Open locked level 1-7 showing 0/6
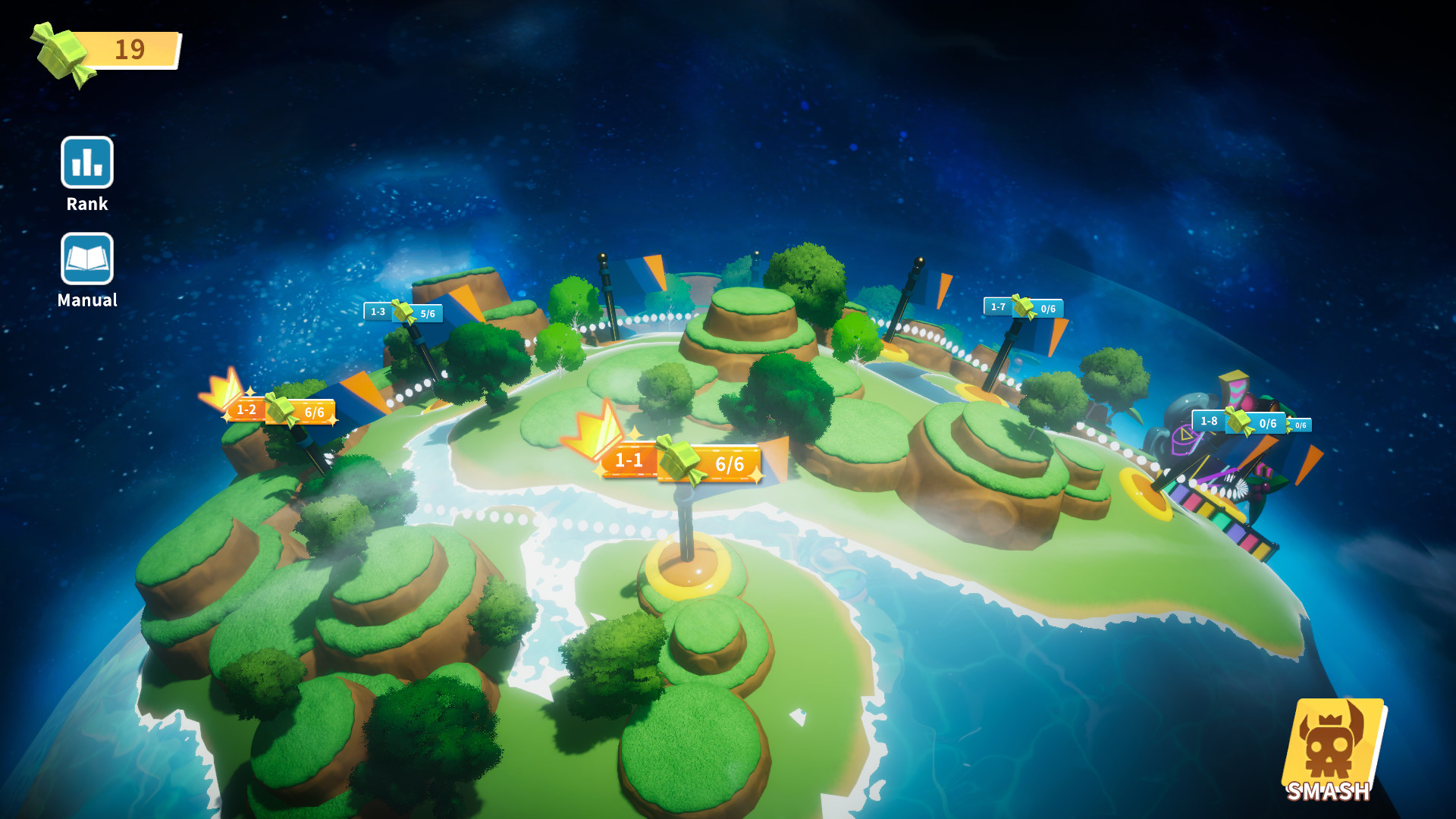Viewport: 1456px width, 819px height. tap(1024, 307)
